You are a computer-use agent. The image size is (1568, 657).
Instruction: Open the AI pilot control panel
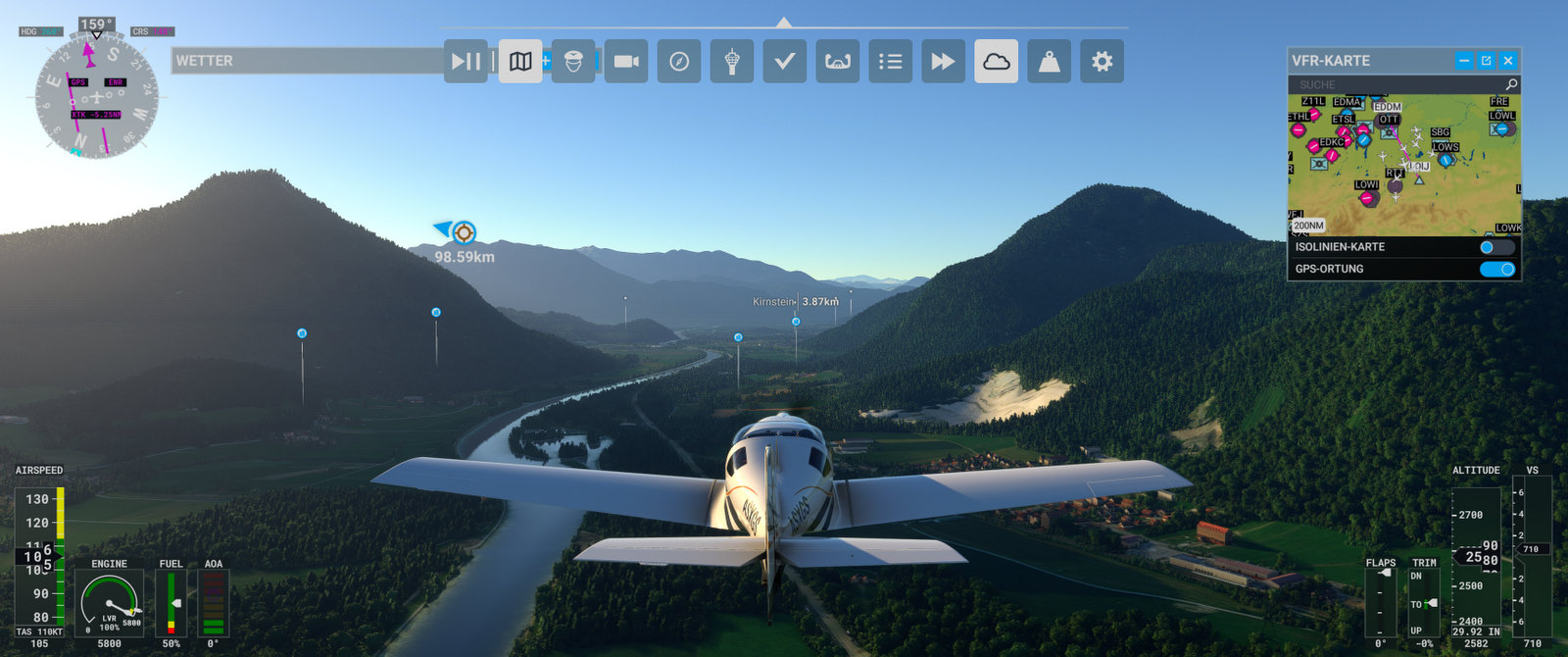(573, 61)
